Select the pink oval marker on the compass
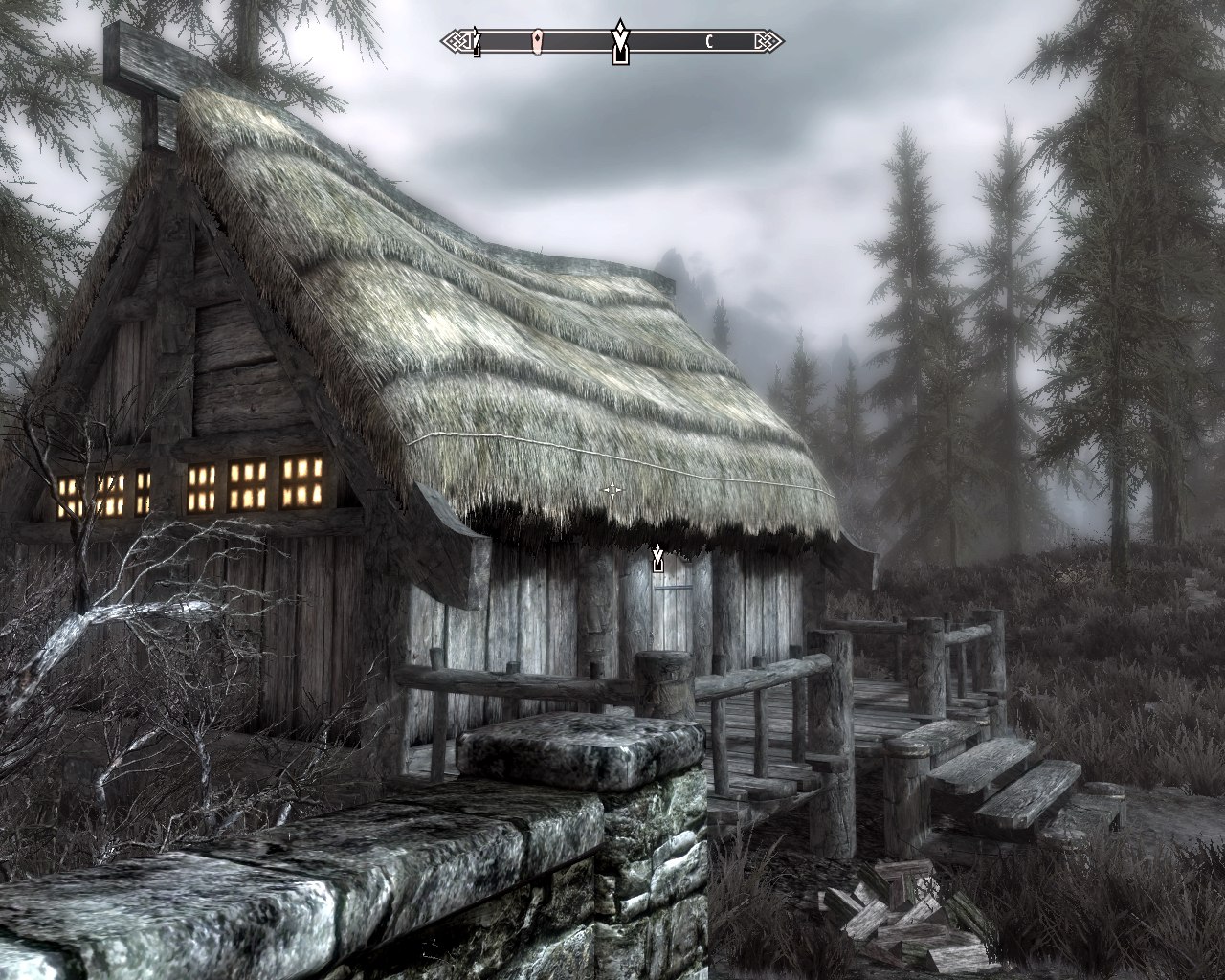Viewport: 1225px width, 980px height. click(538, 40)
